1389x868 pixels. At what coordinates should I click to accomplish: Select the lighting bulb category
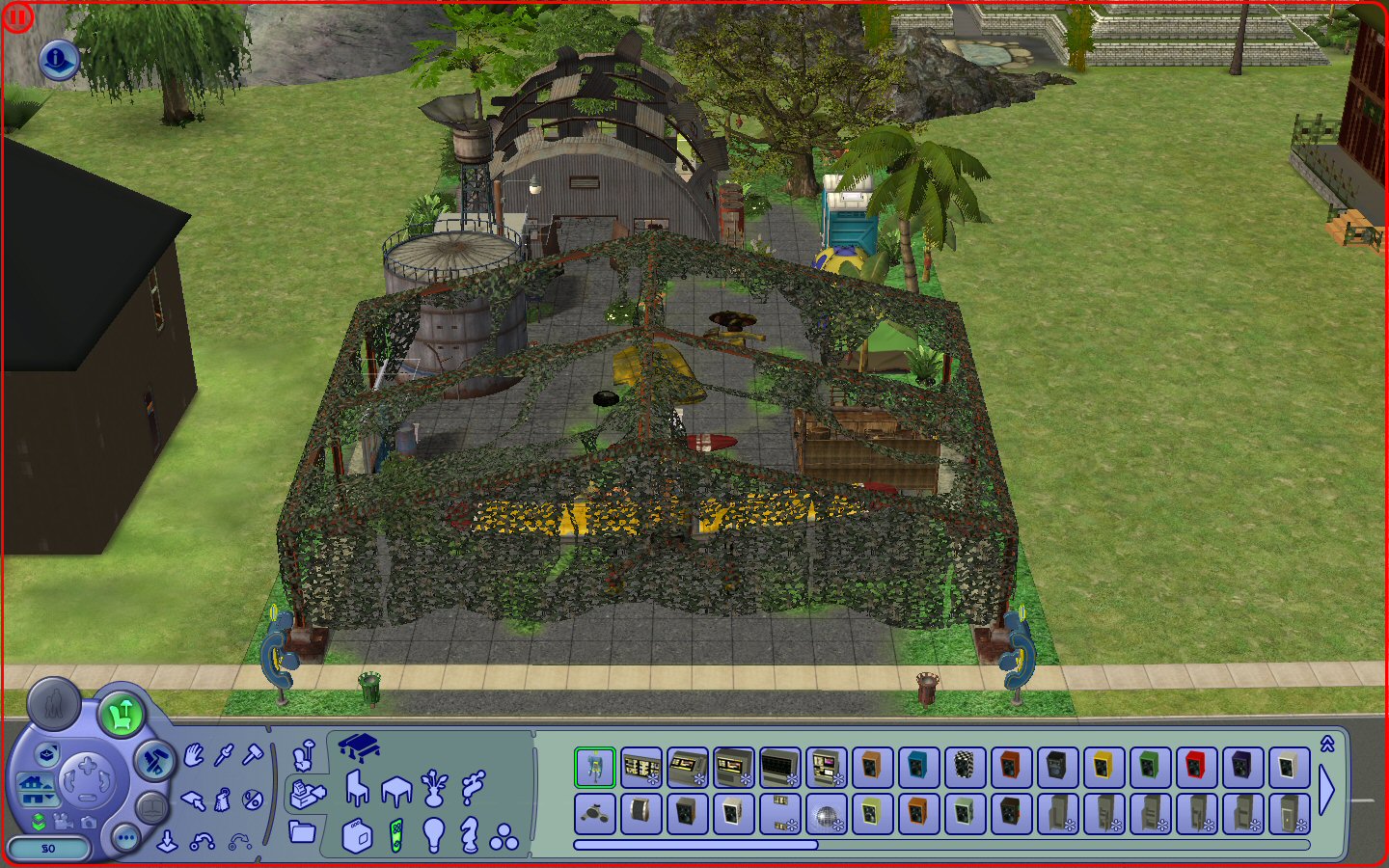[x=434, y=835]
